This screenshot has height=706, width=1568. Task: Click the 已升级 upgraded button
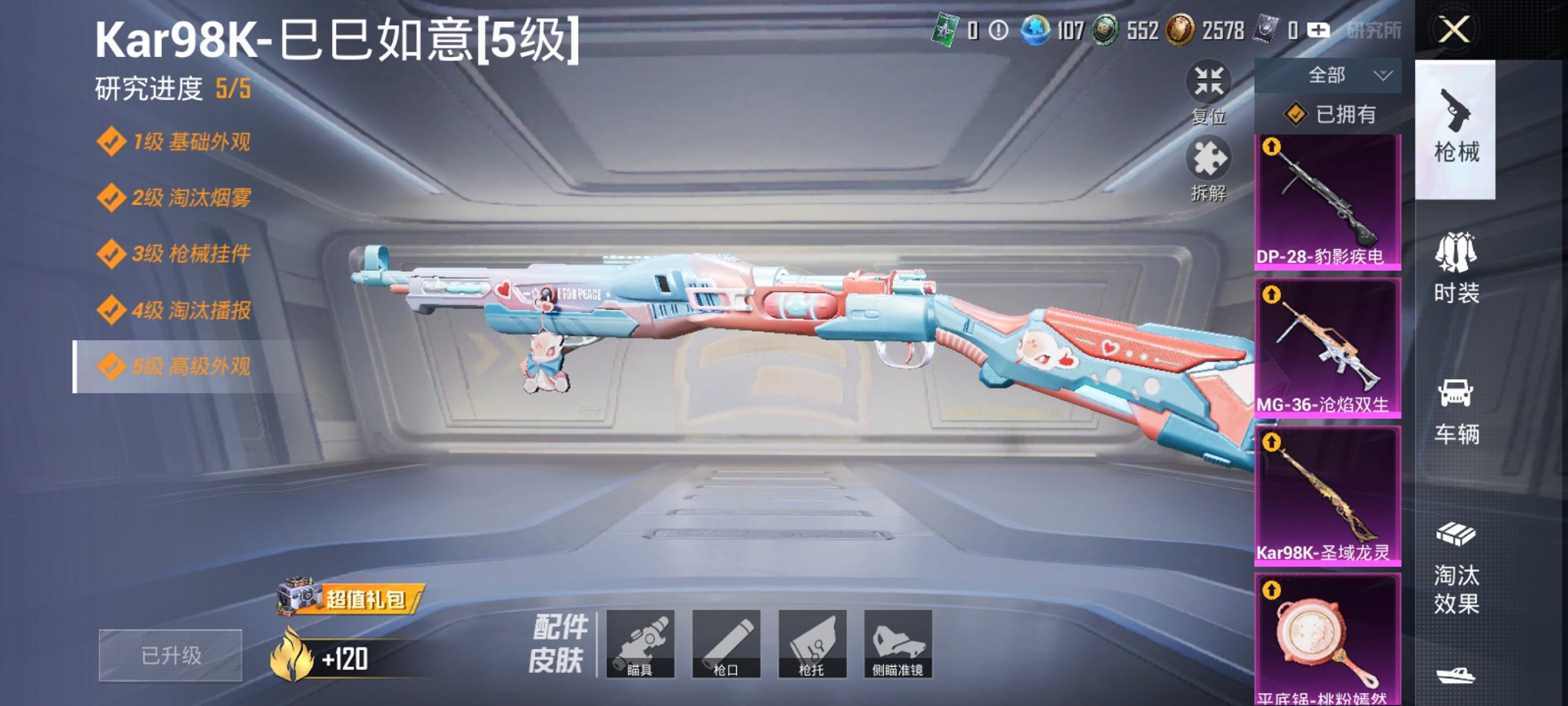point(169,654)
